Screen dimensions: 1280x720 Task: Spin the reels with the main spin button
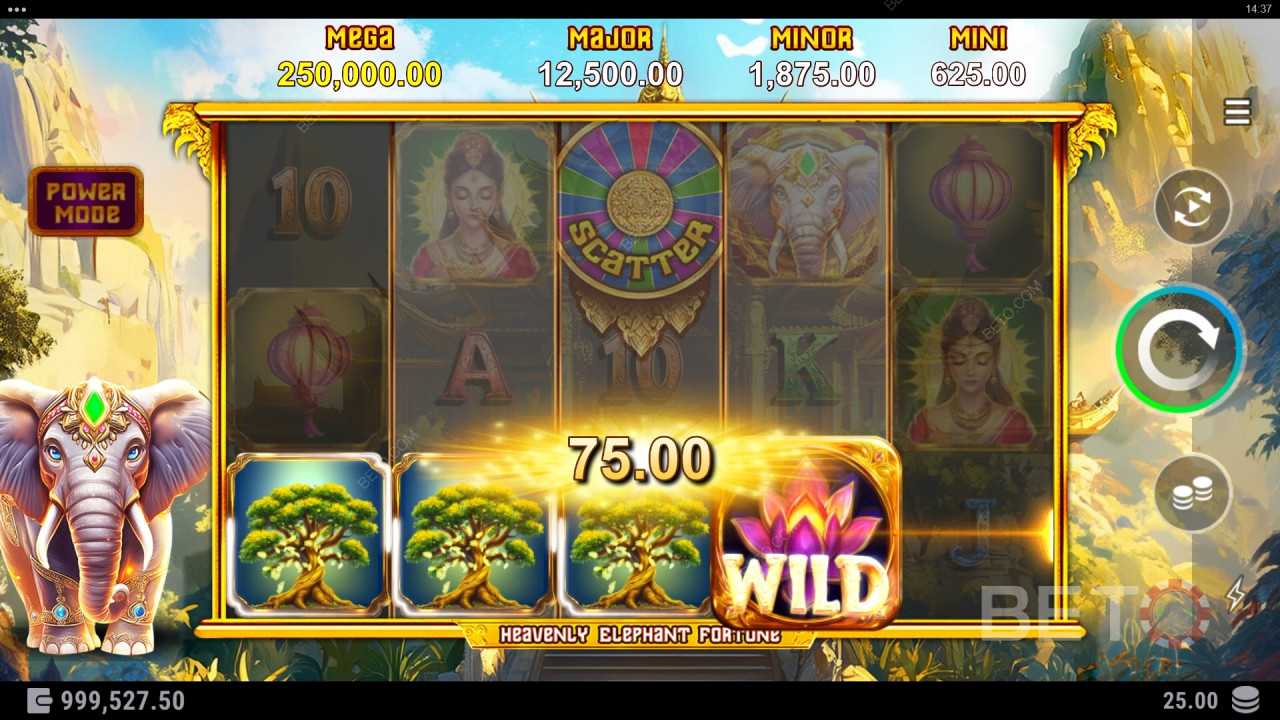click(x=1180, y=349)
